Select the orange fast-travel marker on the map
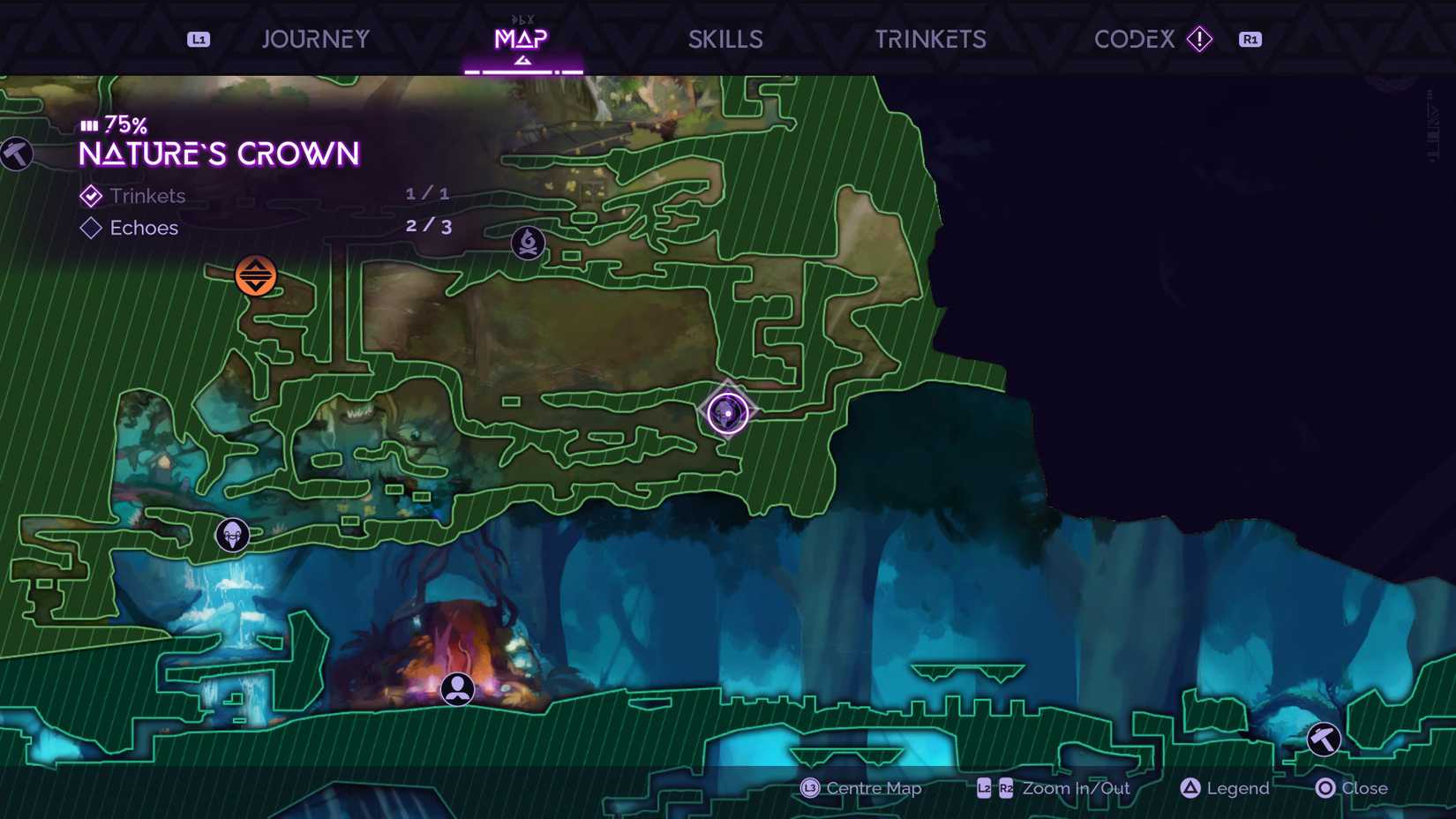The height and width of the screenshot is (819, 1456). pos(257,275)
